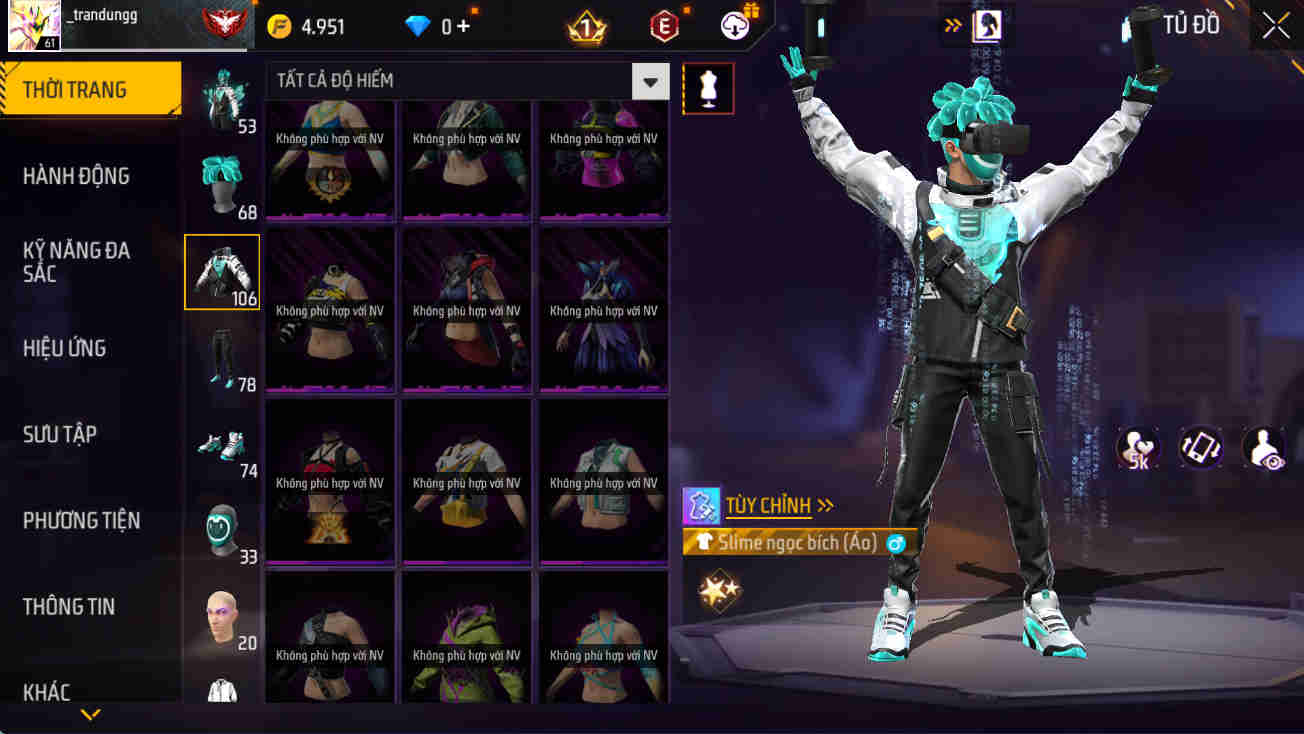Open the mask category with 33 items
The height and width of the screenshot is (734, 1304).
tap(222, 527)
